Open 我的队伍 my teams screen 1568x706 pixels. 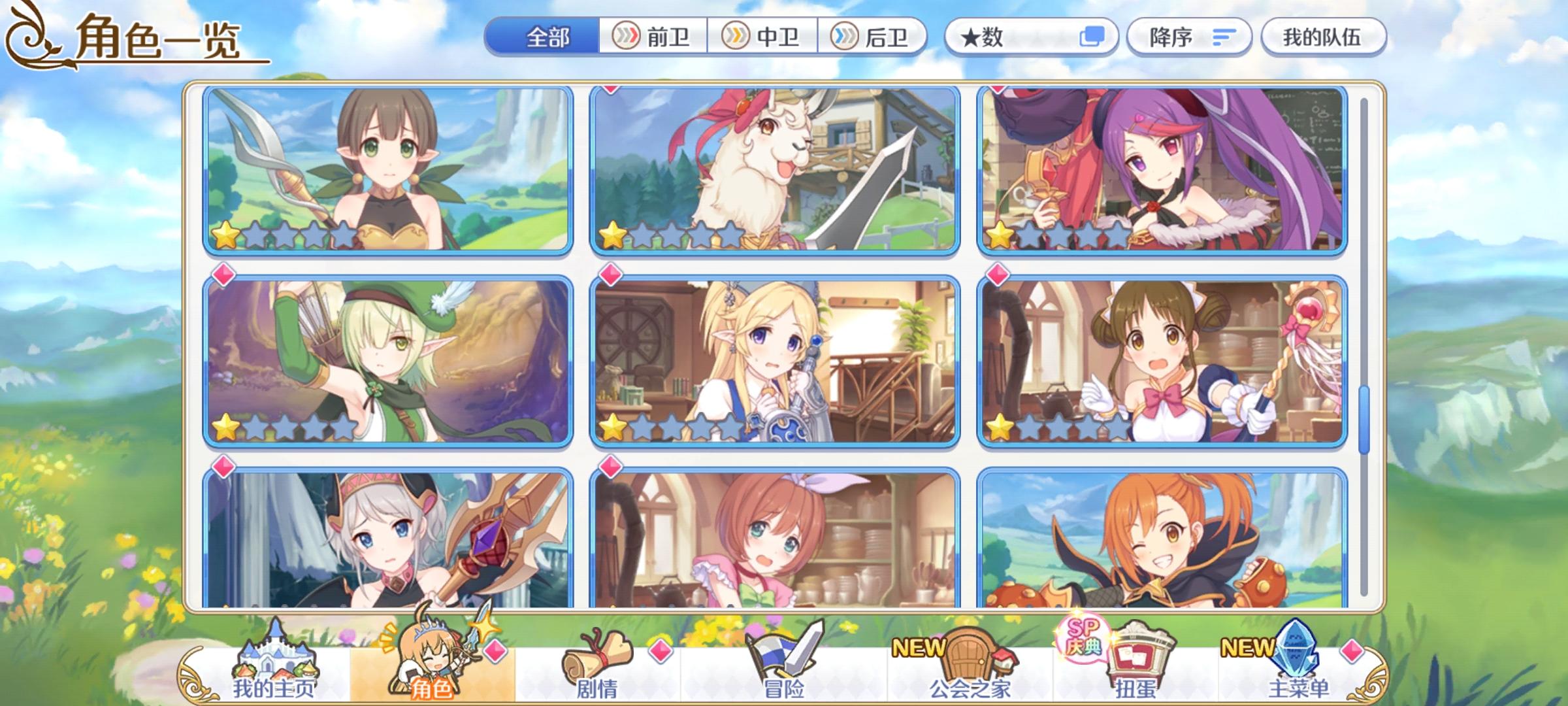point(1319,38)
